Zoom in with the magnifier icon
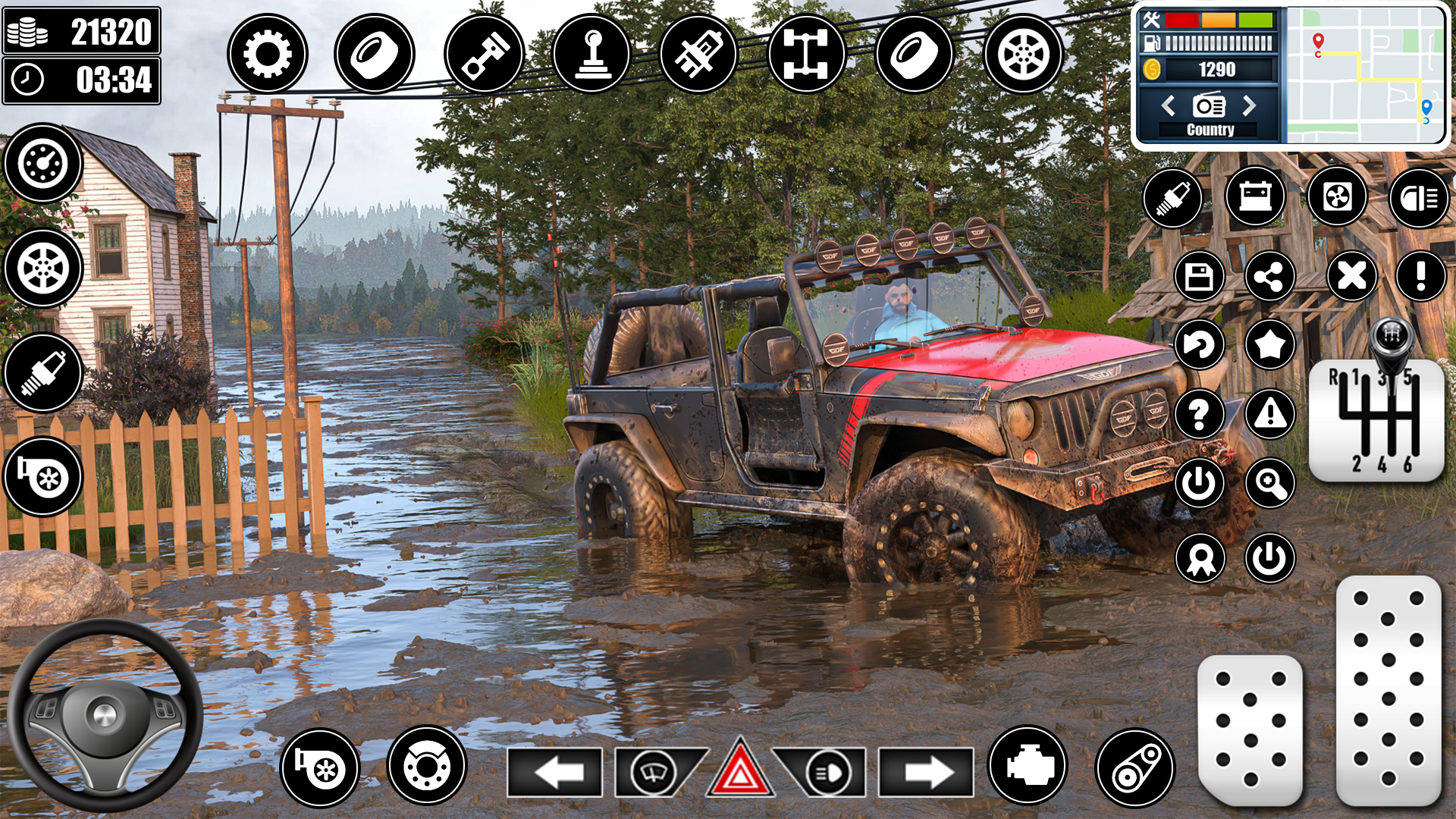Image resolution: width=1456 pixels, height=819 pixels. coord(1270,483)
